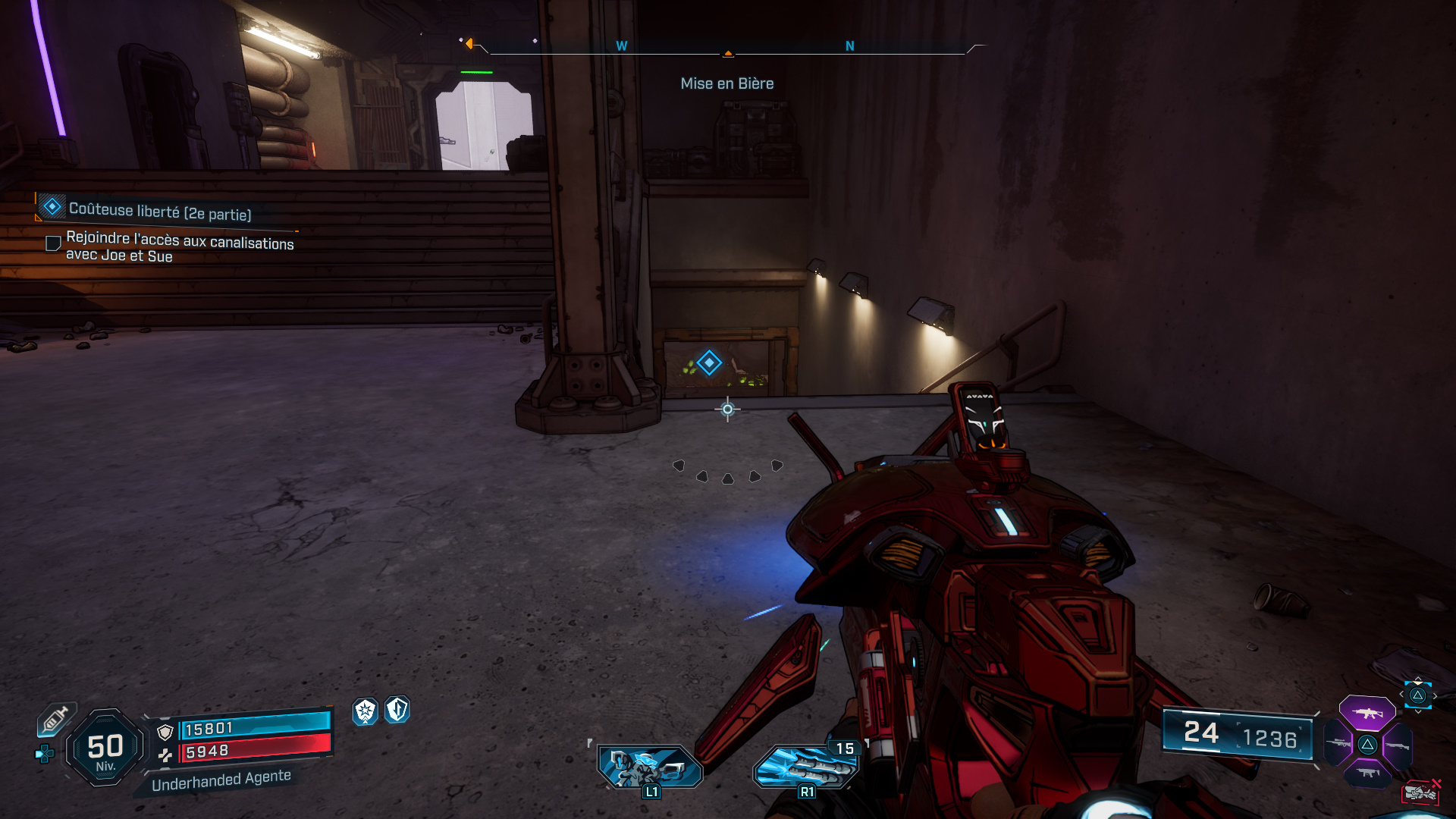
Task: Check the 'Rejoindre l'accès aux canalisations' objective box
Action: 52,243
